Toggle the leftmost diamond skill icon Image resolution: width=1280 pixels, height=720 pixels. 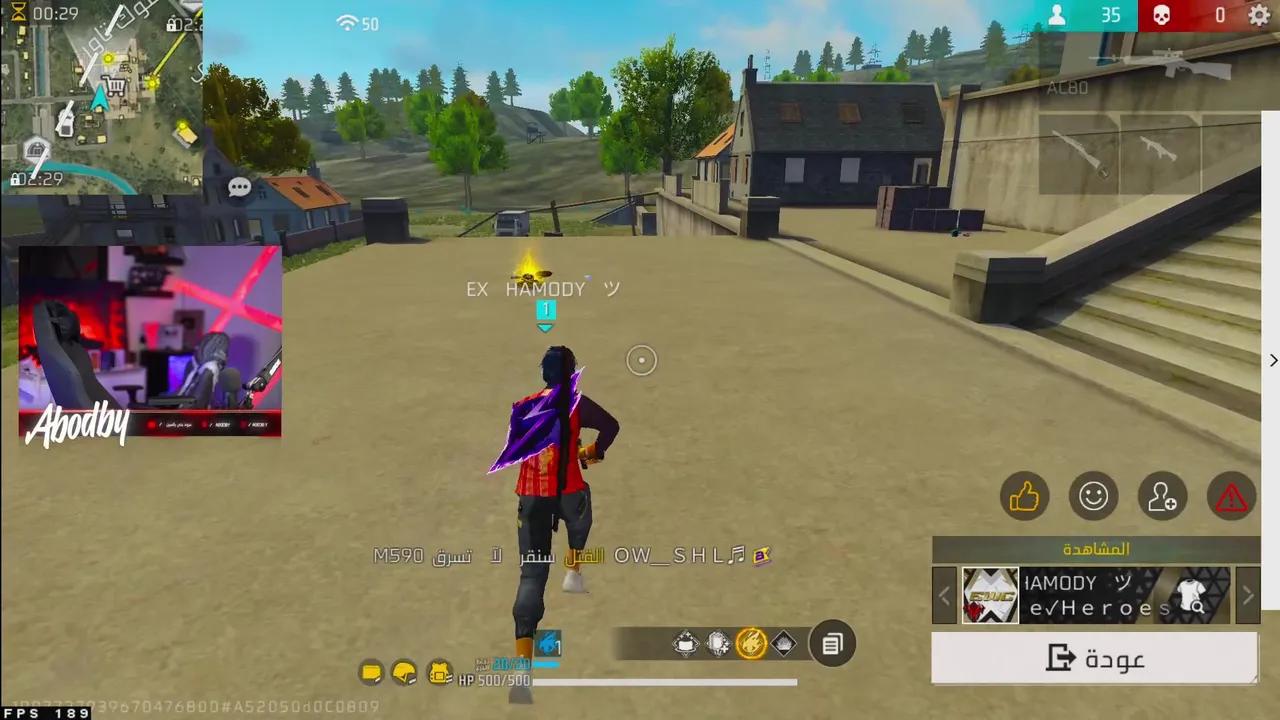[686, 644]
